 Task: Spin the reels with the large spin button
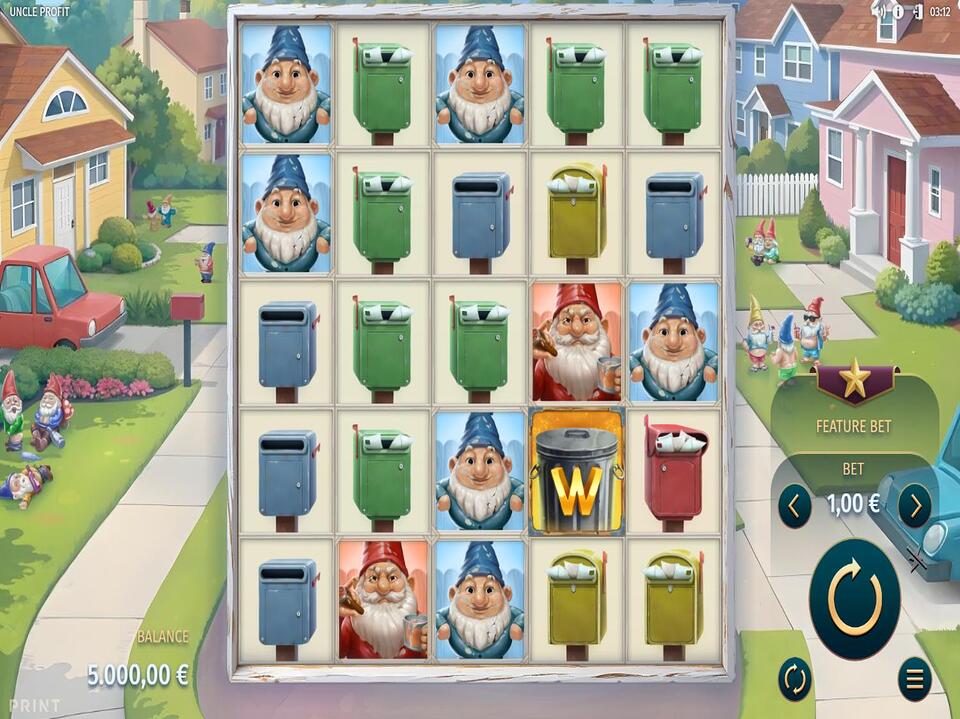[x=854, y=599]
